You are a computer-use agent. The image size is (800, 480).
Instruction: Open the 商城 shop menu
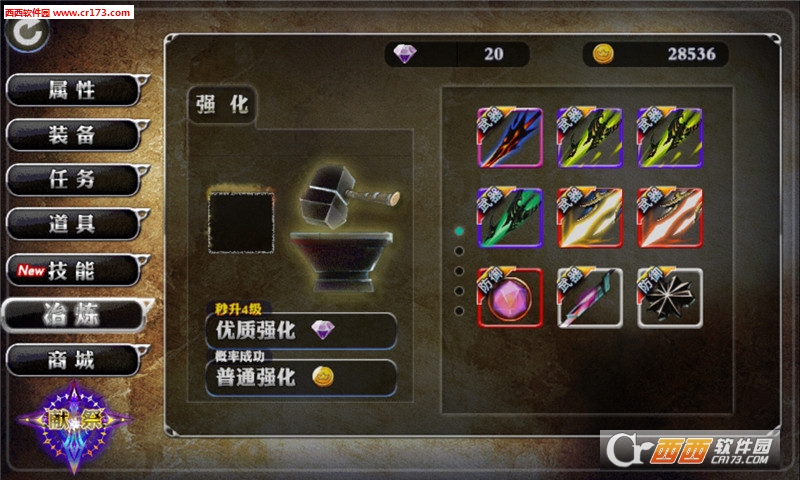point(73,360)
